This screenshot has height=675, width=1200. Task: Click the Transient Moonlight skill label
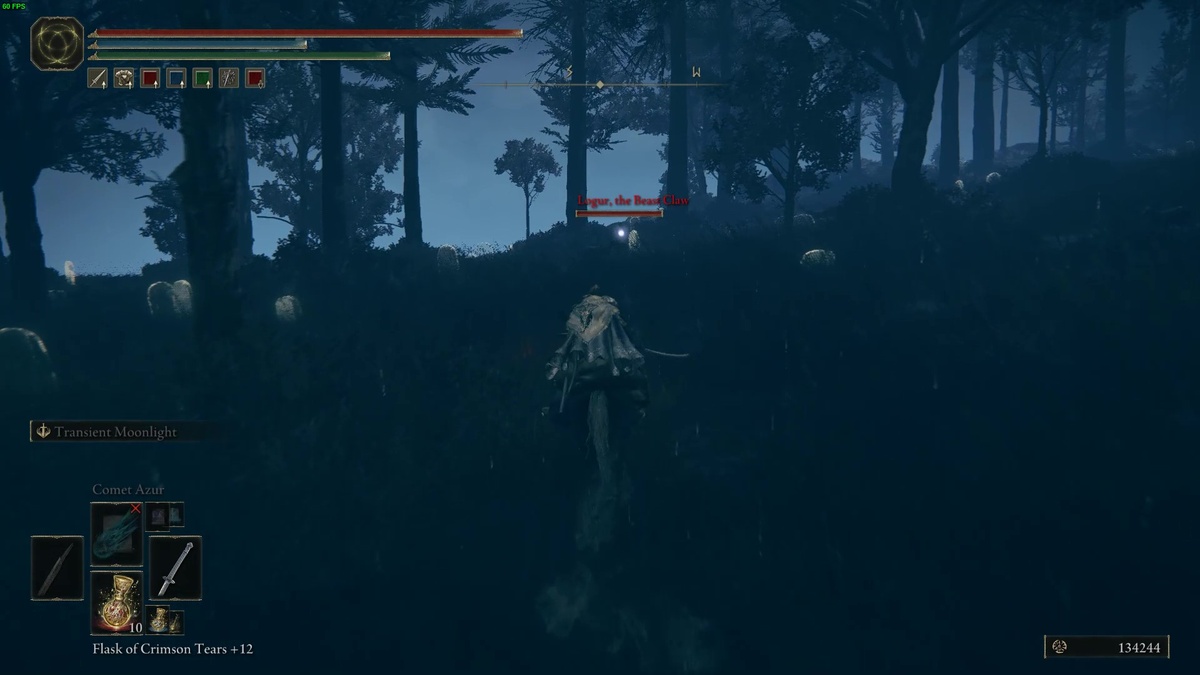coord(115,432)
